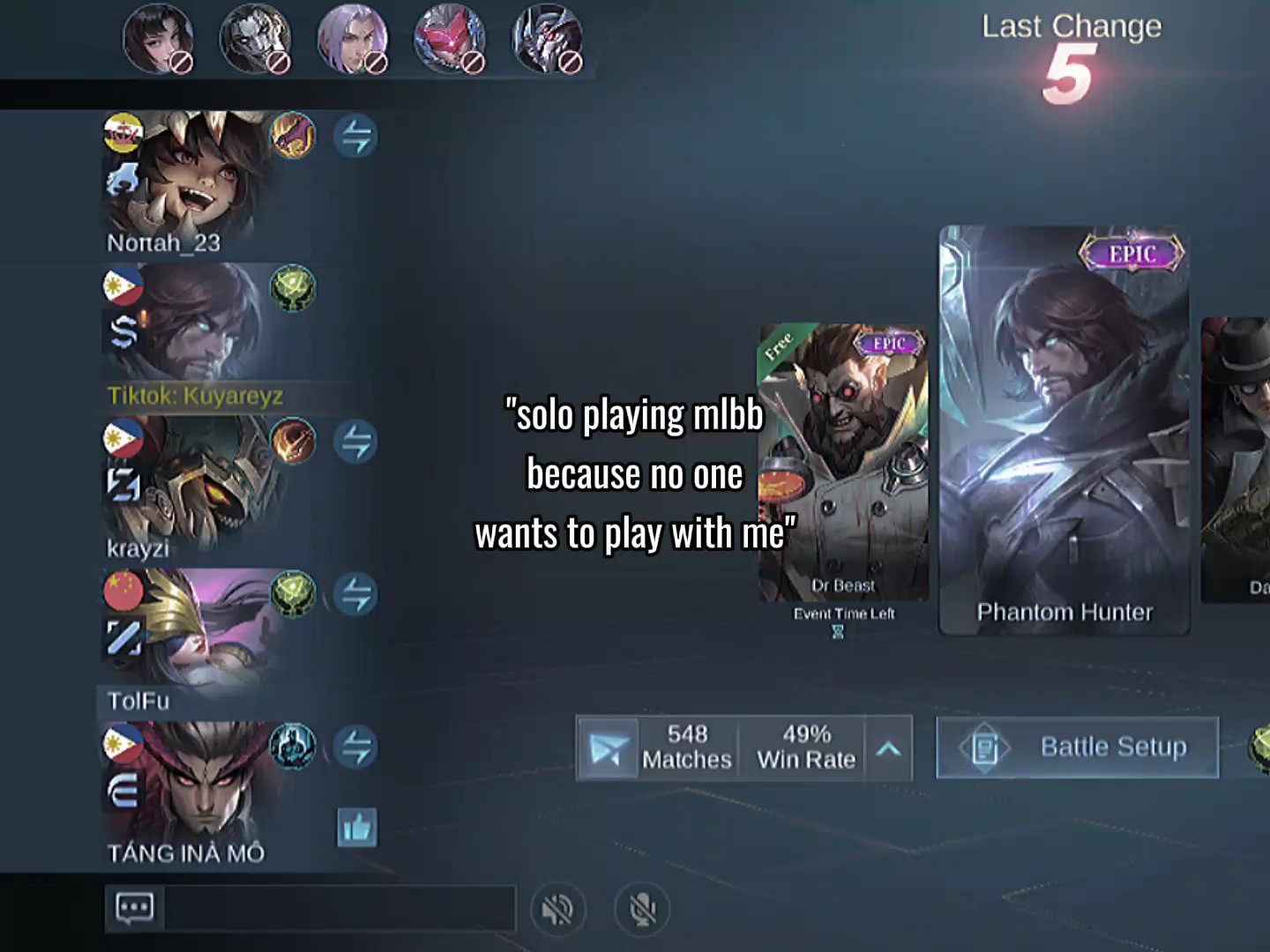Viewport: 1270px width, 952px height.
Task: Request hero swap with krayzi
Action: (x=356, y=442)
